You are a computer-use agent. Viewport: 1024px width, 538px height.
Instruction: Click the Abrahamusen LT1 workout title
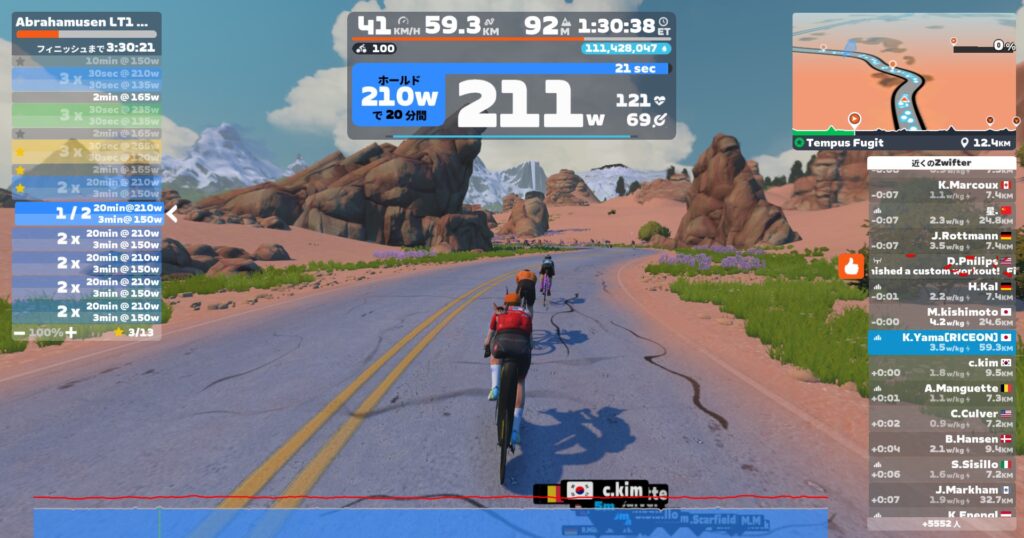(x=82, y=21)
